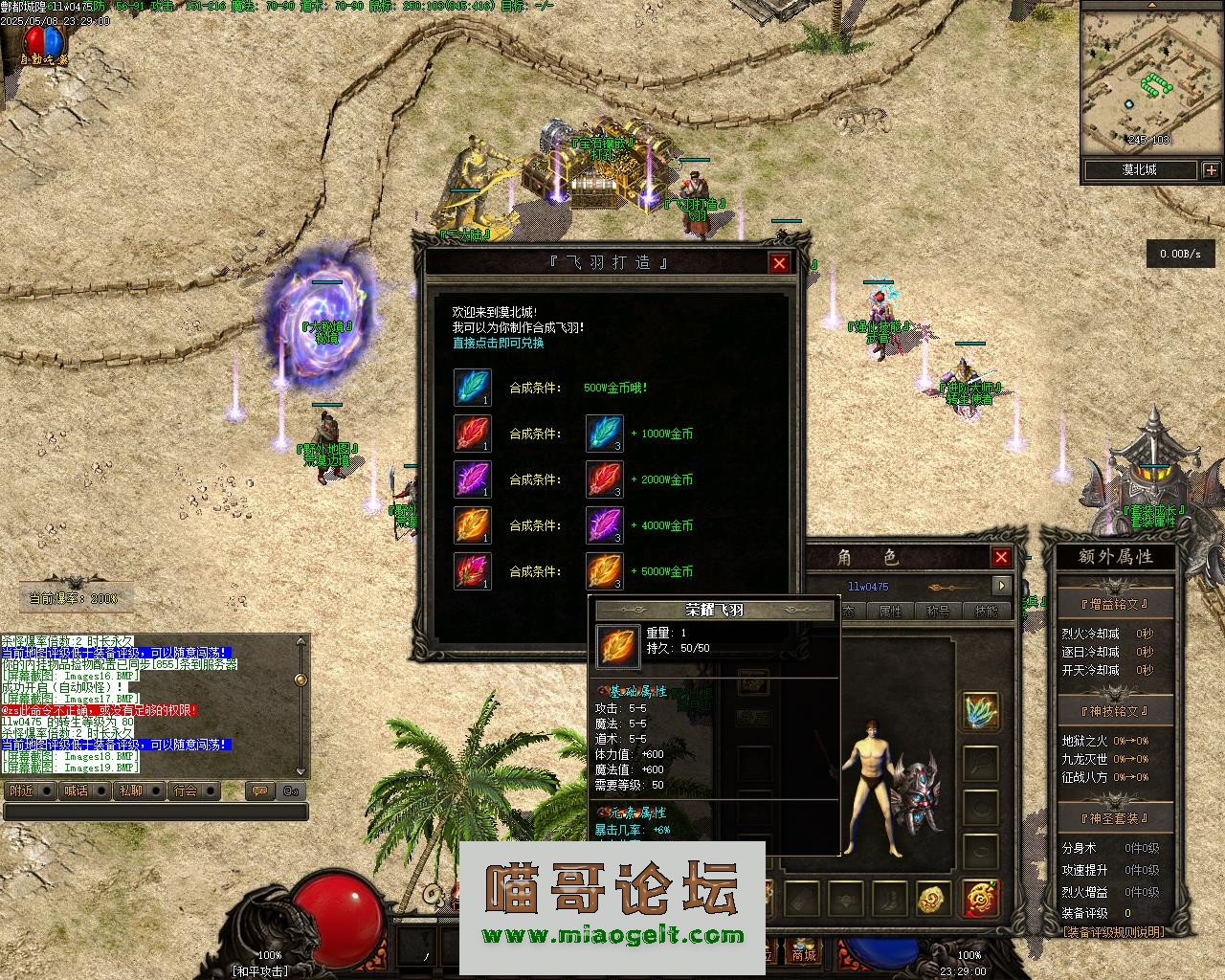Image resolution: width=1225 pixels, height=980 pixels.
Task: Switch to the 技能 skills tab
Action: (986, 611)
